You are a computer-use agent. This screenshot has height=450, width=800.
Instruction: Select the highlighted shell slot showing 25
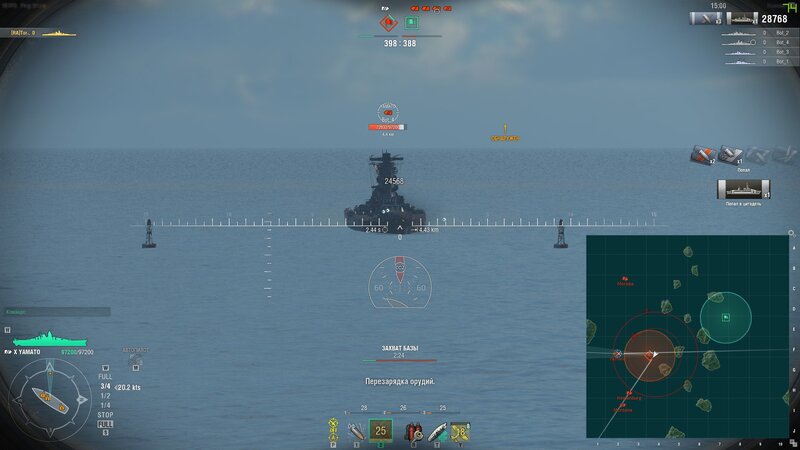tap(380, 431)
